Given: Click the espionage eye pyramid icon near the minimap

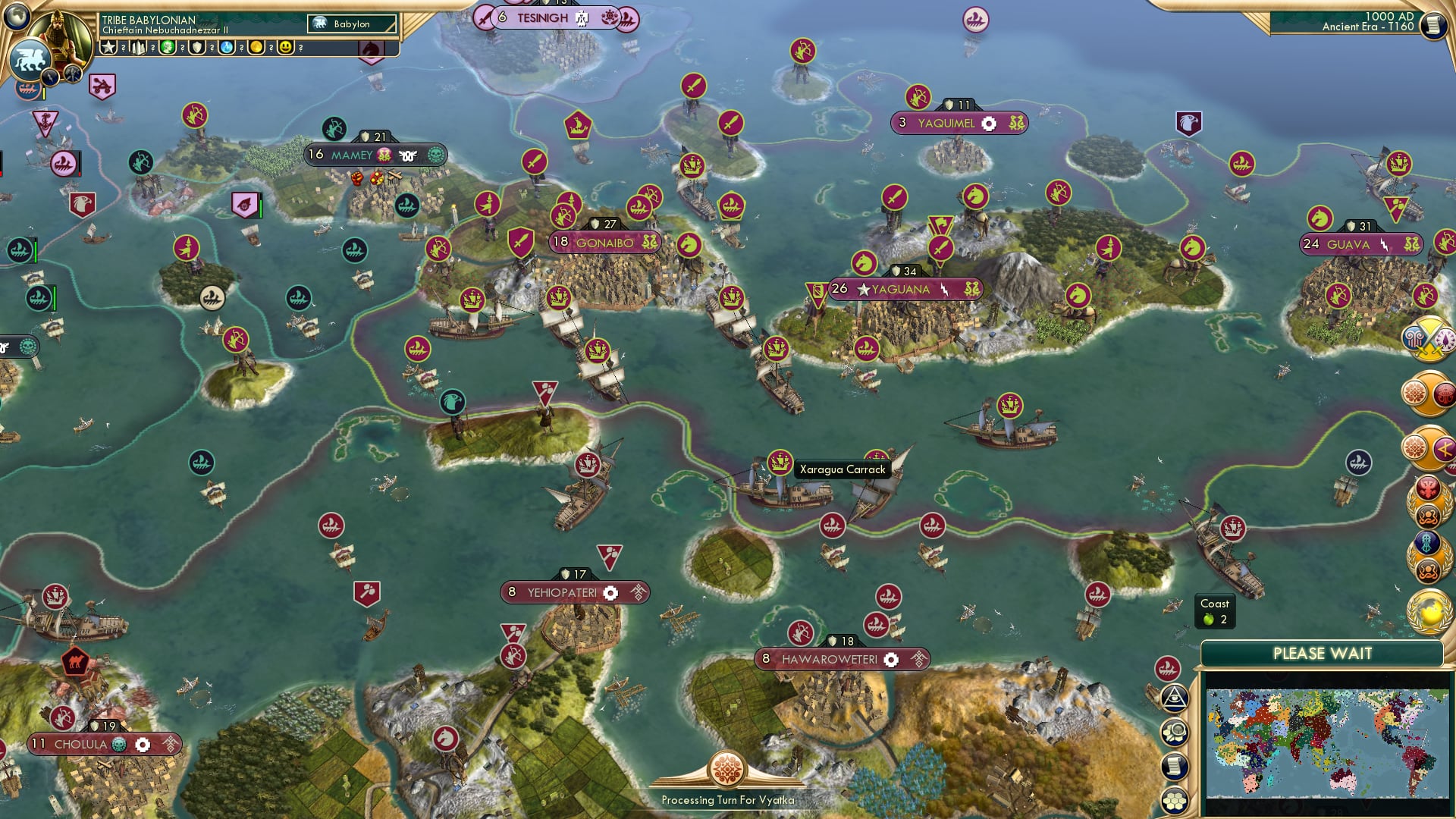Looking at the screenshot, I should tap(1175, 699).
